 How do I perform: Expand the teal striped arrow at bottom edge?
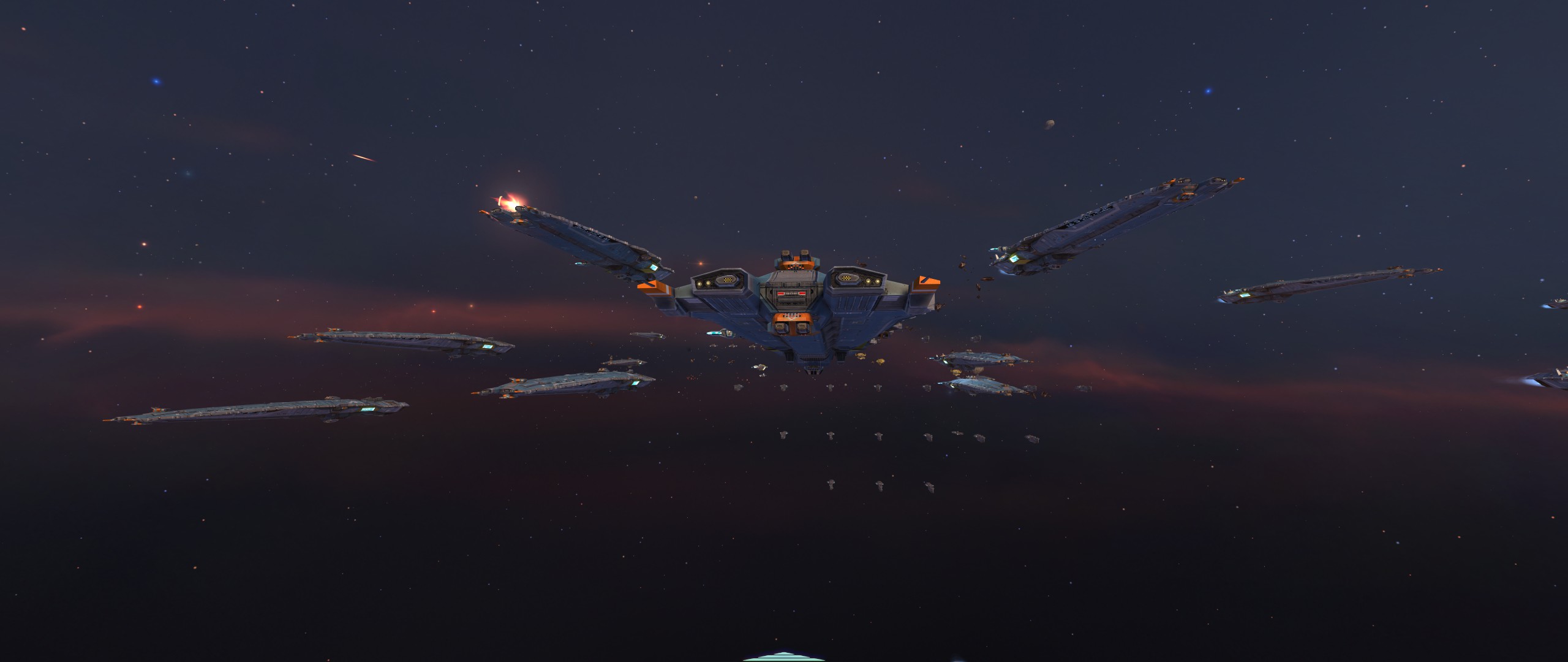(783, 658)
